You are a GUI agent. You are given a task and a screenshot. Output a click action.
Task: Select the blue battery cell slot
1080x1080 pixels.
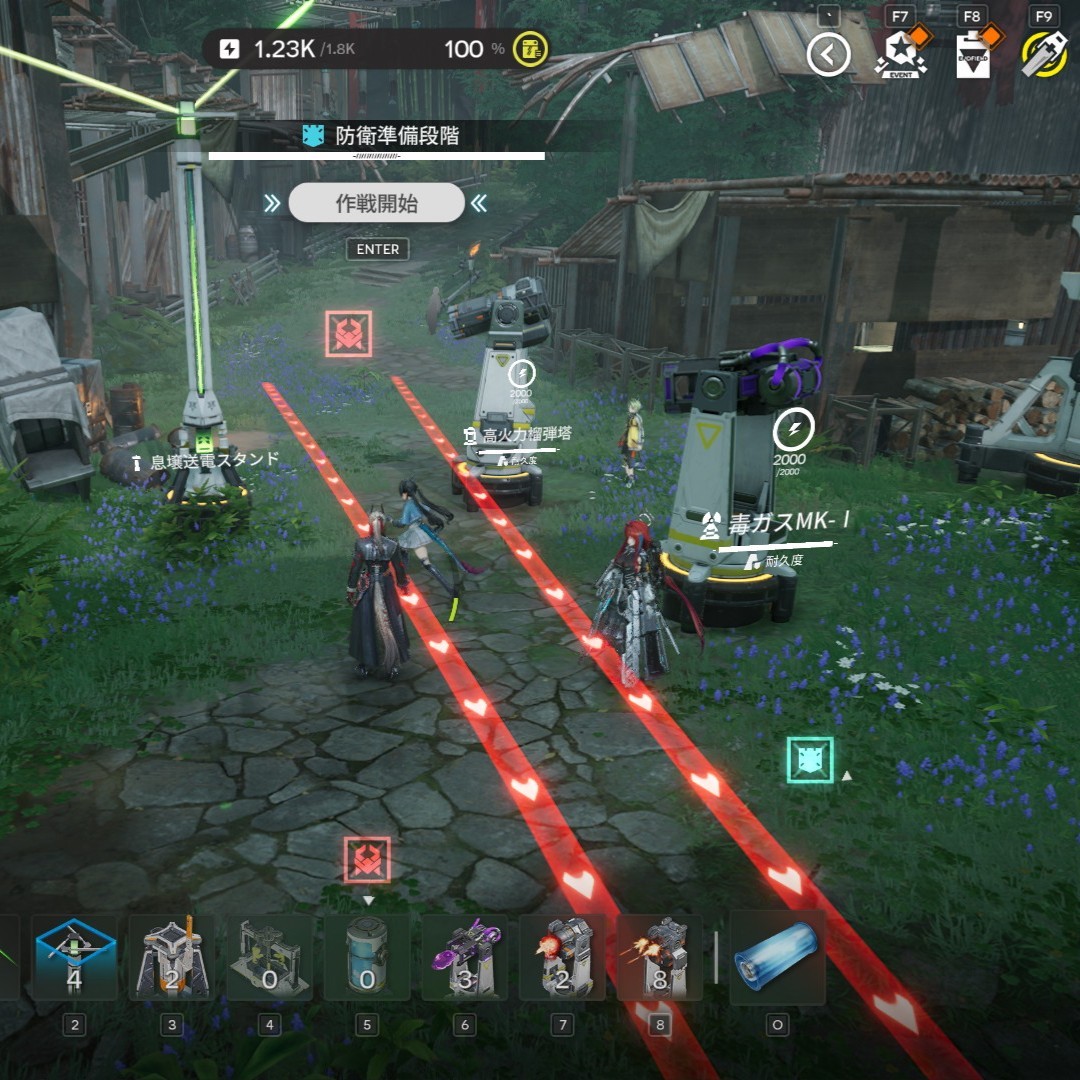point(777,959)
